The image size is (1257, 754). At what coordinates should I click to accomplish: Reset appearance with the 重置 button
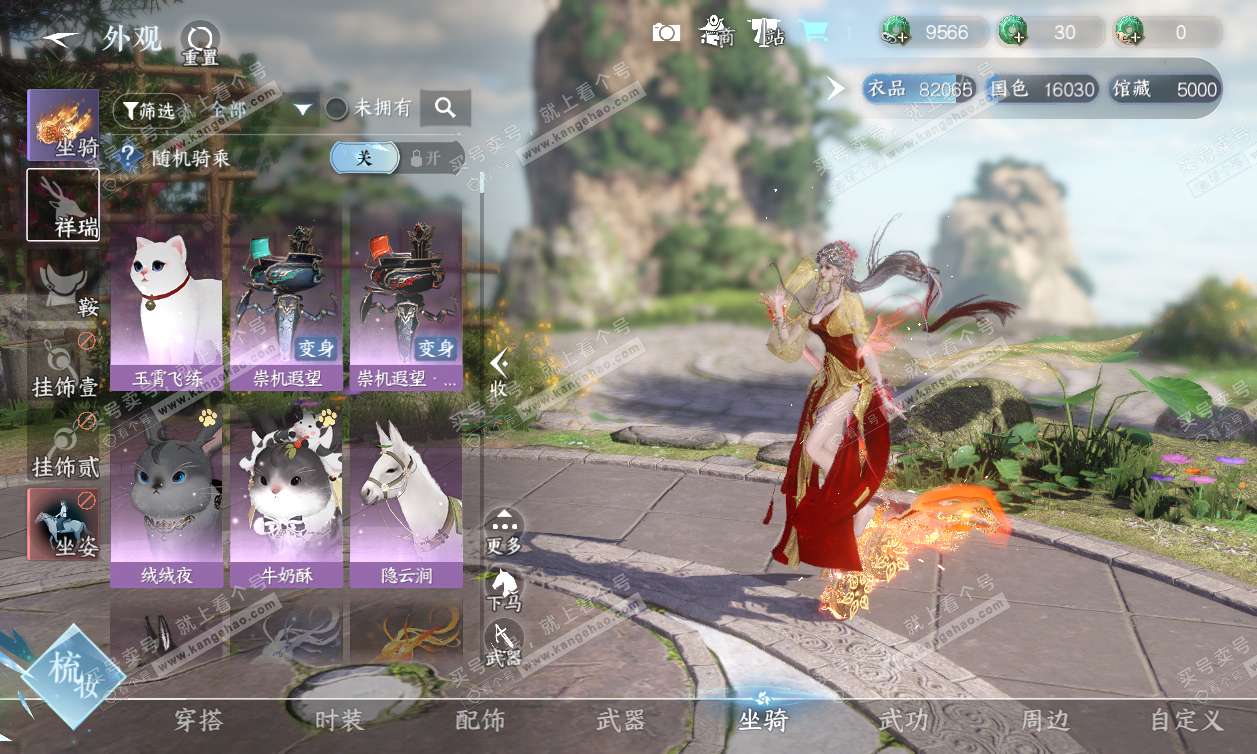[200, 42]
